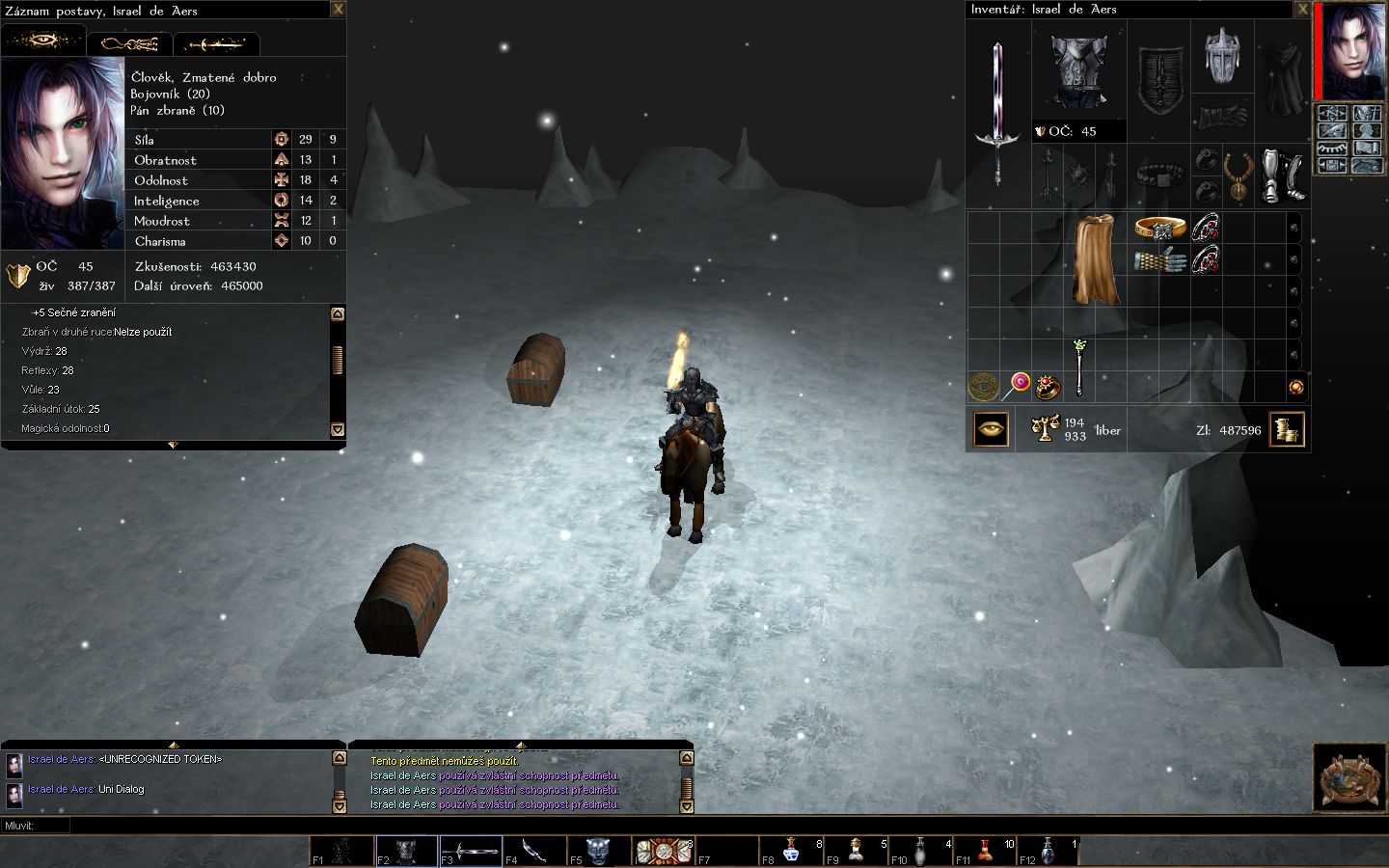Activate the F5 mask quickslot

tap(597, 850)
